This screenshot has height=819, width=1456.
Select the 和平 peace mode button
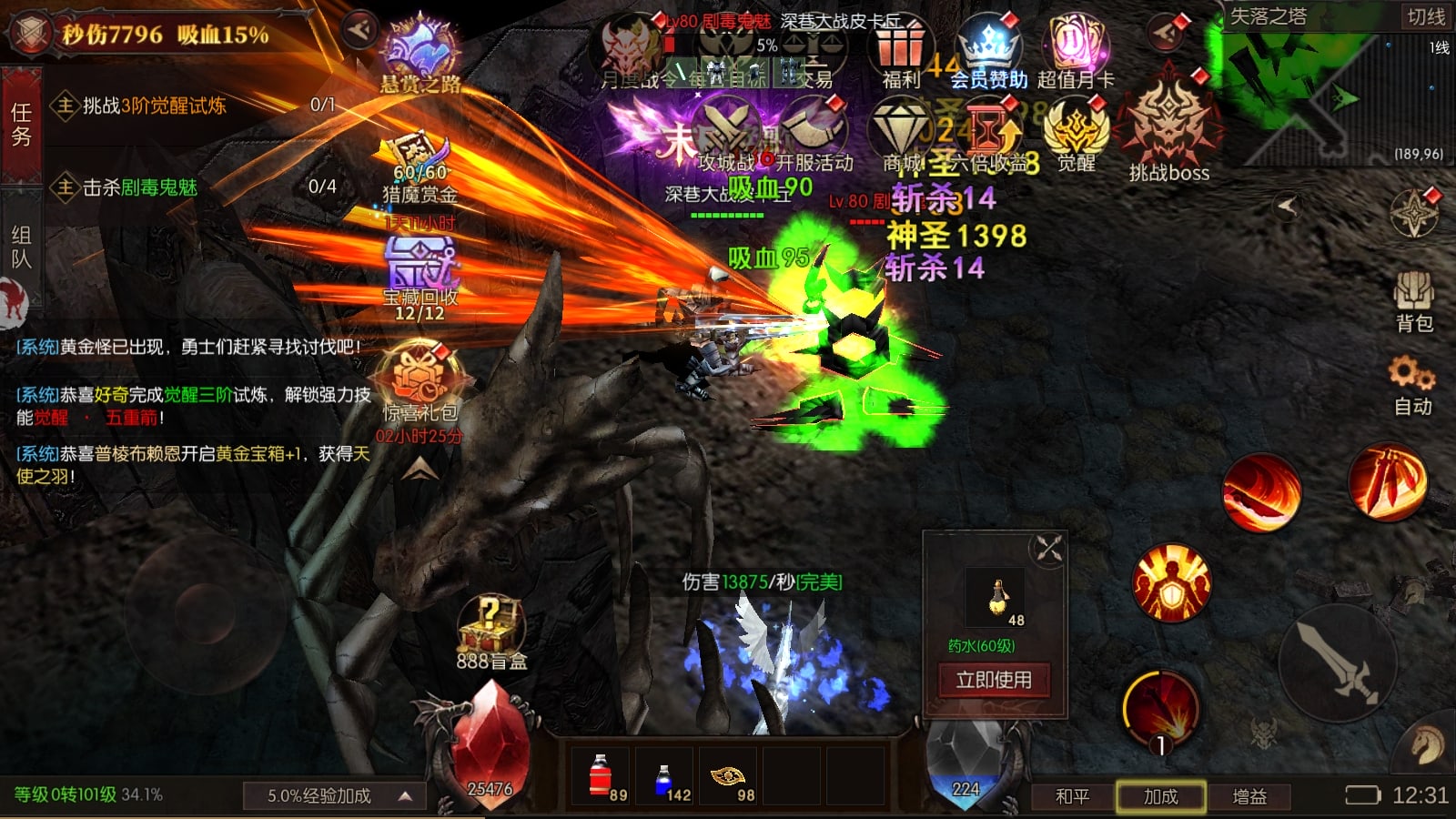[x=1072, y=796]
